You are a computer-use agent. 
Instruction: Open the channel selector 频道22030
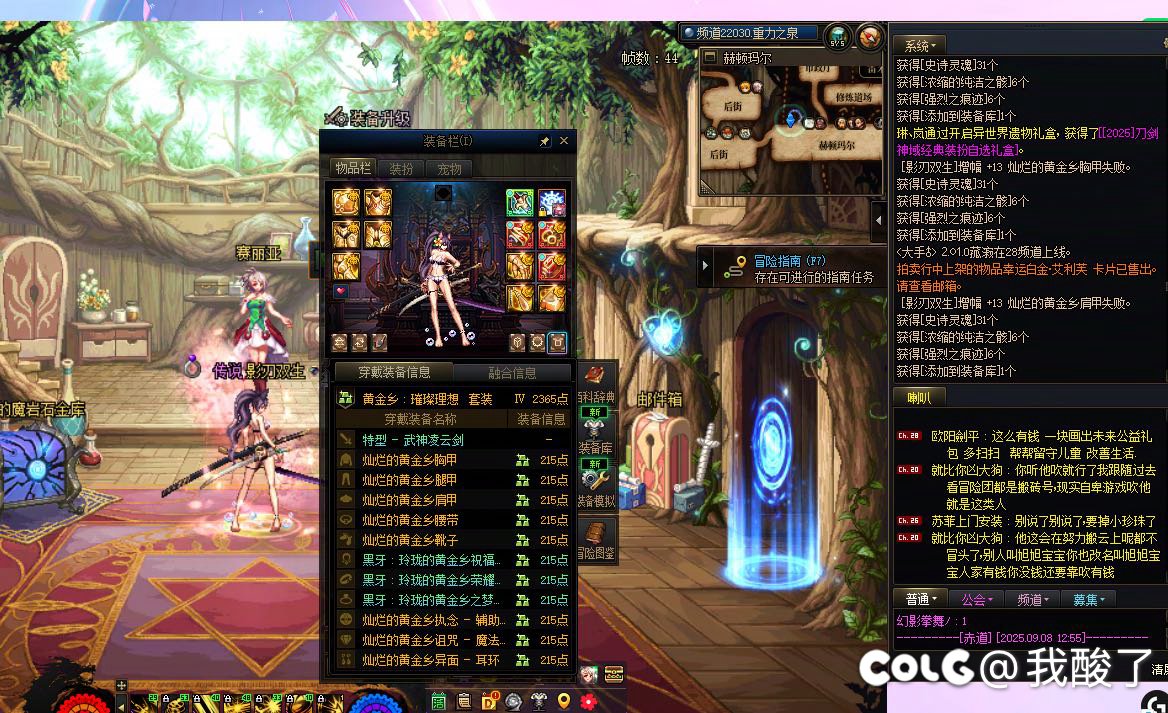click(750, 33)
